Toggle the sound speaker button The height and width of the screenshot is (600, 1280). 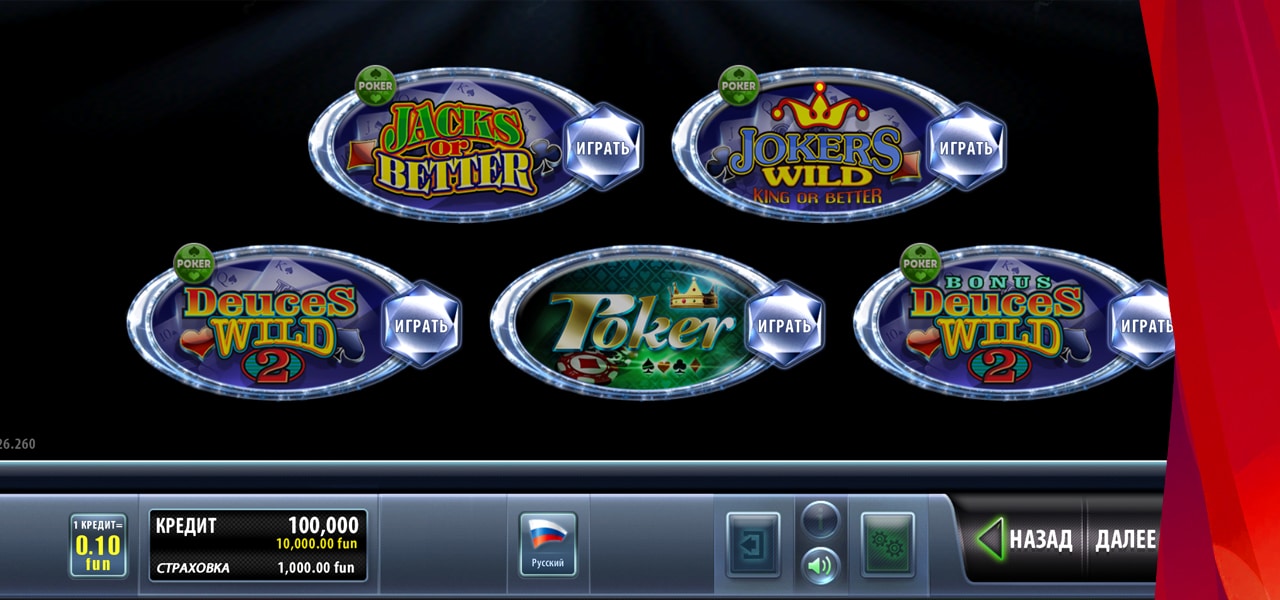click(x=820, y=567)
